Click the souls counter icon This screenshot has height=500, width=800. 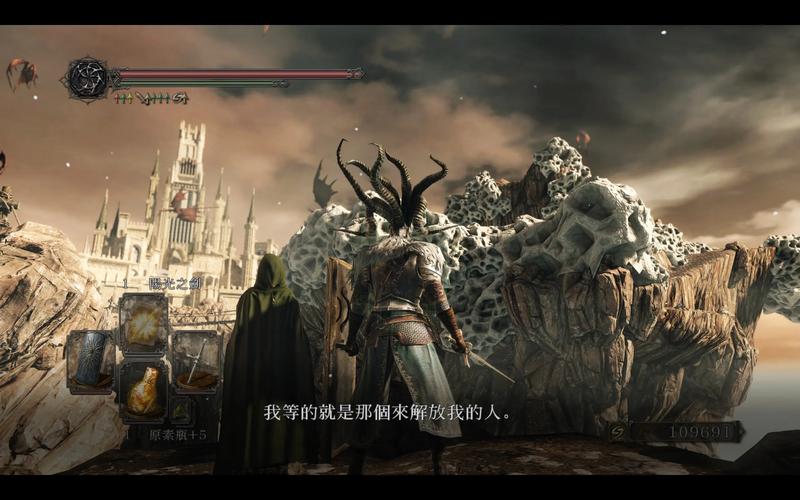[x=621, y=431]
